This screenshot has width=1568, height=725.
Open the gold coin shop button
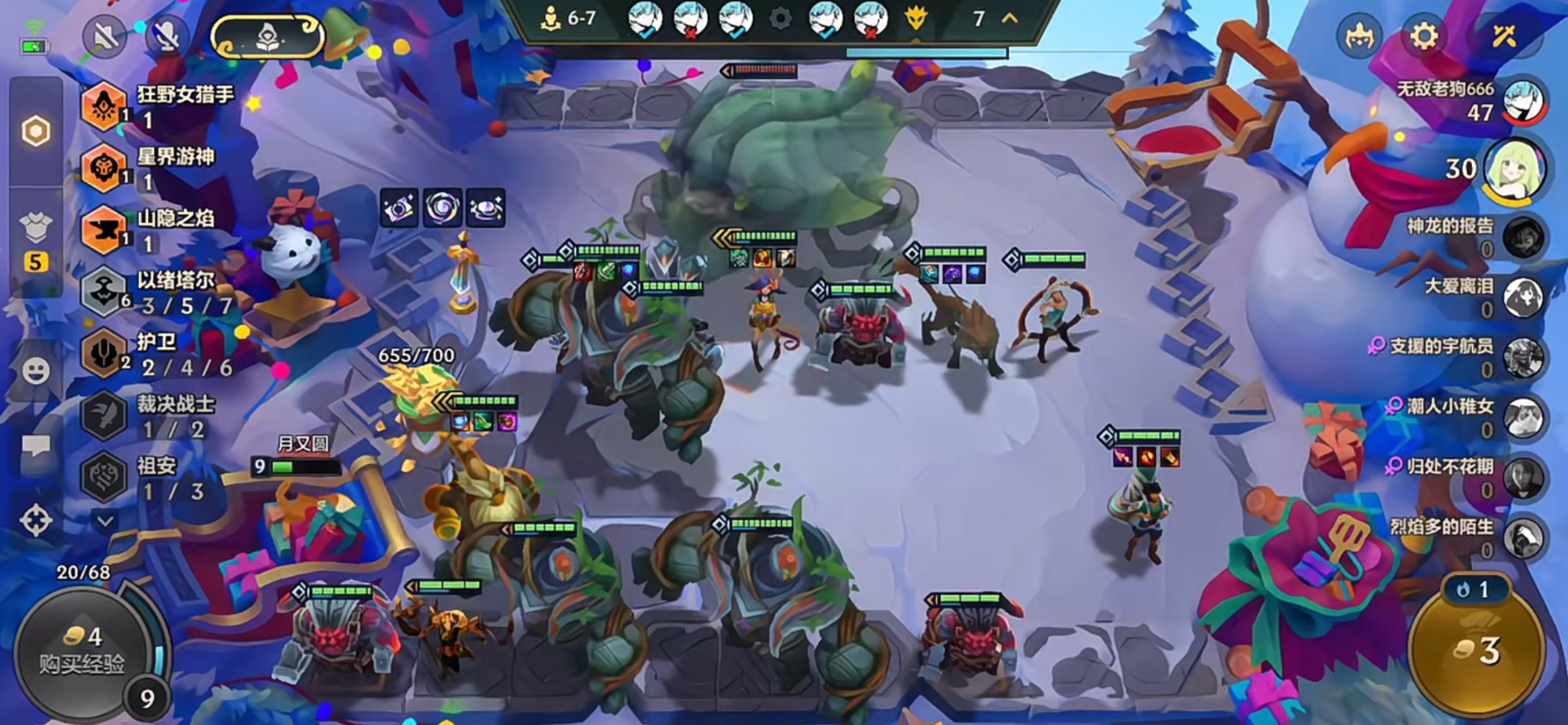pyautogui.click(x=1477, y=651)
